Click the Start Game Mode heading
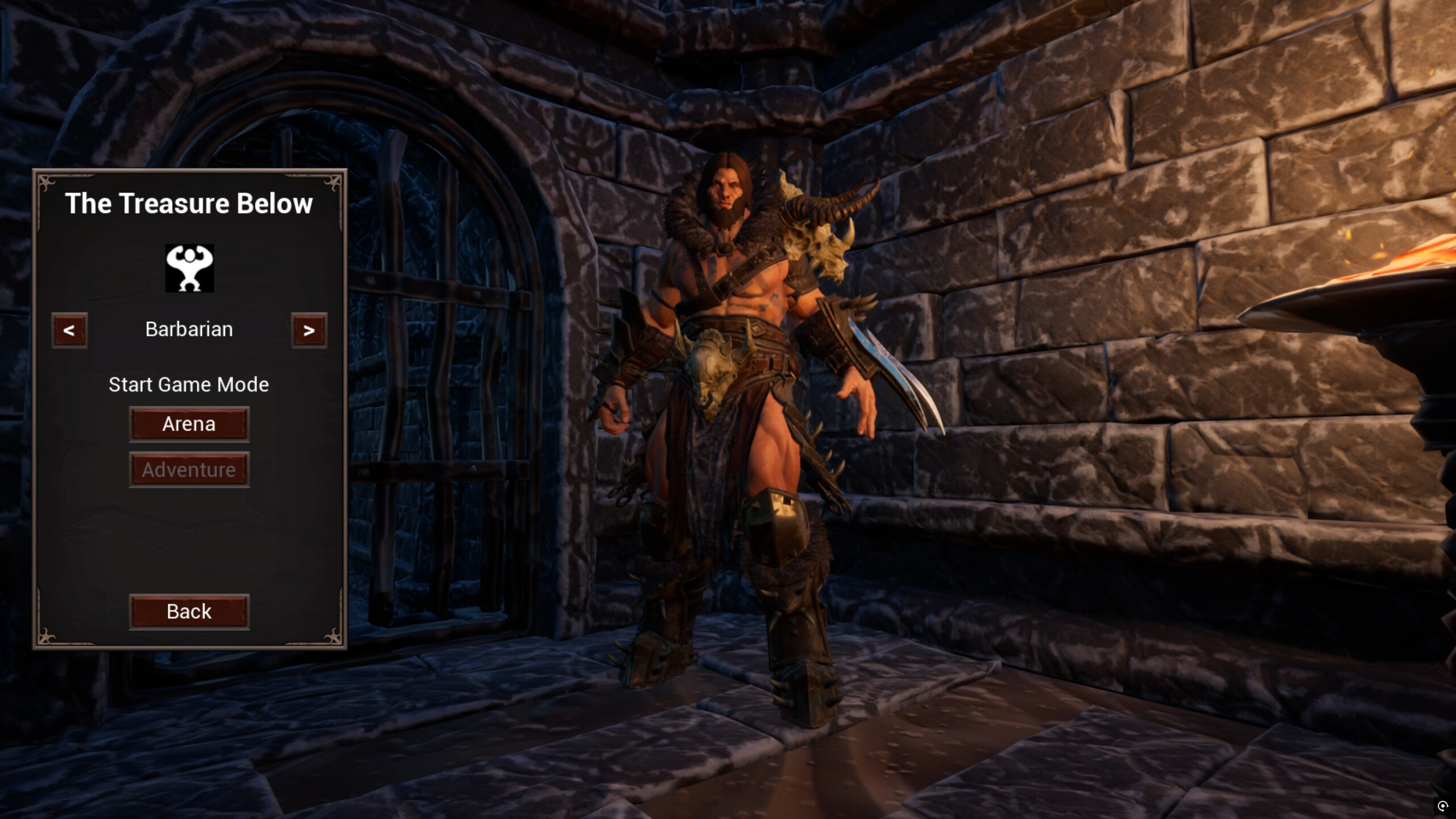1456x819 pixels. 189,384
